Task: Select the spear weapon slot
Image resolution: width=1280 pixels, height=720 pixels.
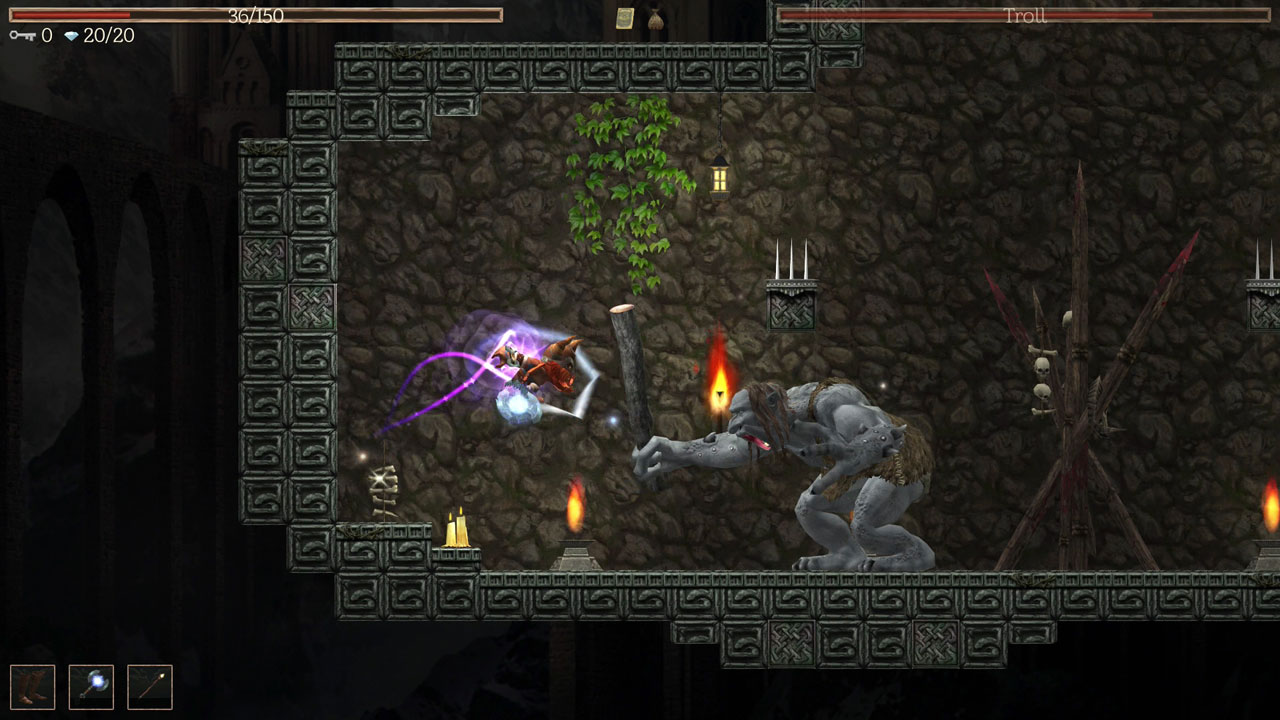Action: pyautogui.click(x=150, y=687)
